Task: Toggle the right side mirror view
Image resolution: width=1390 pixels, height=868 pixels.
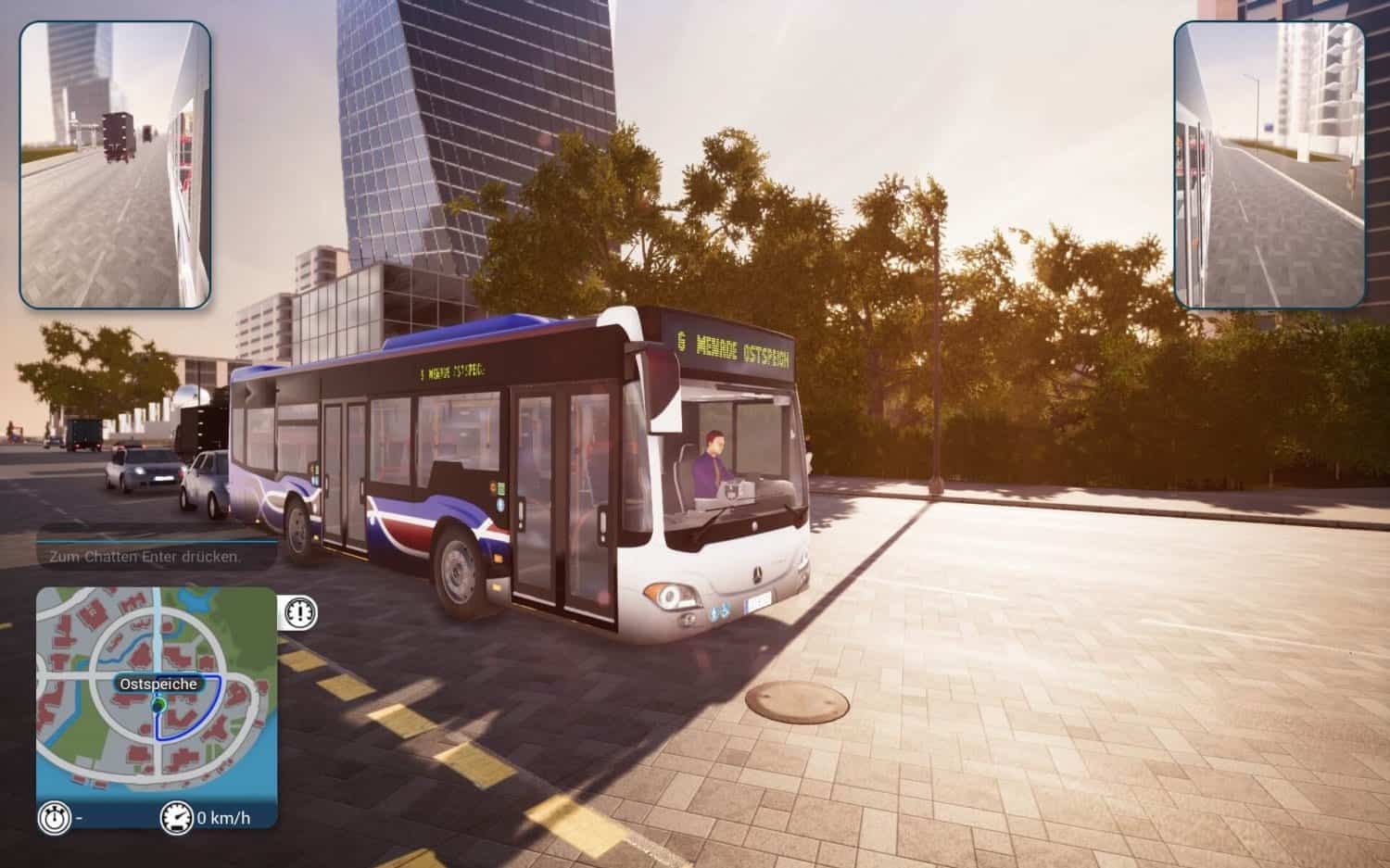Action: (1273, 159)
